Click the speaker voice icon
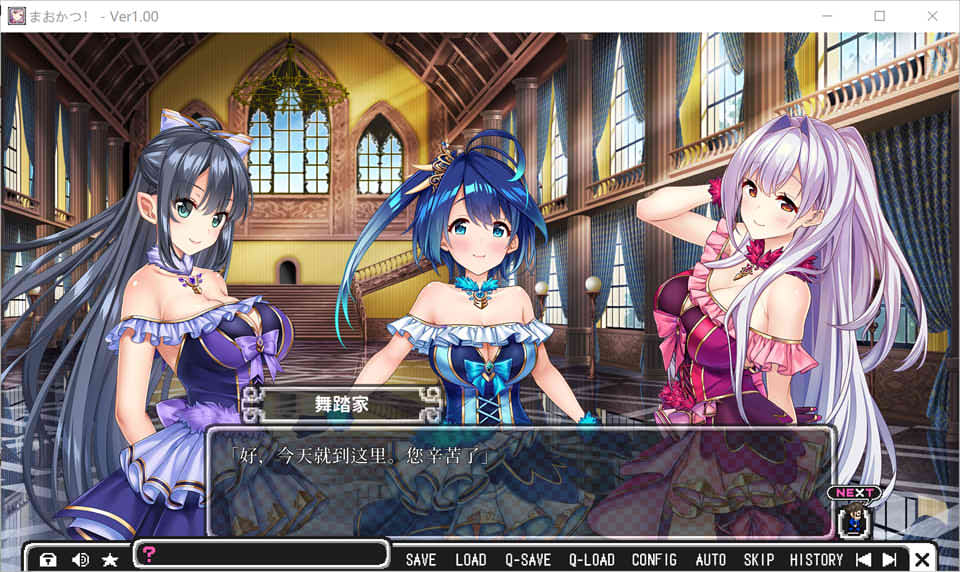This screenshot has width=960, height=572. point(80,560)
